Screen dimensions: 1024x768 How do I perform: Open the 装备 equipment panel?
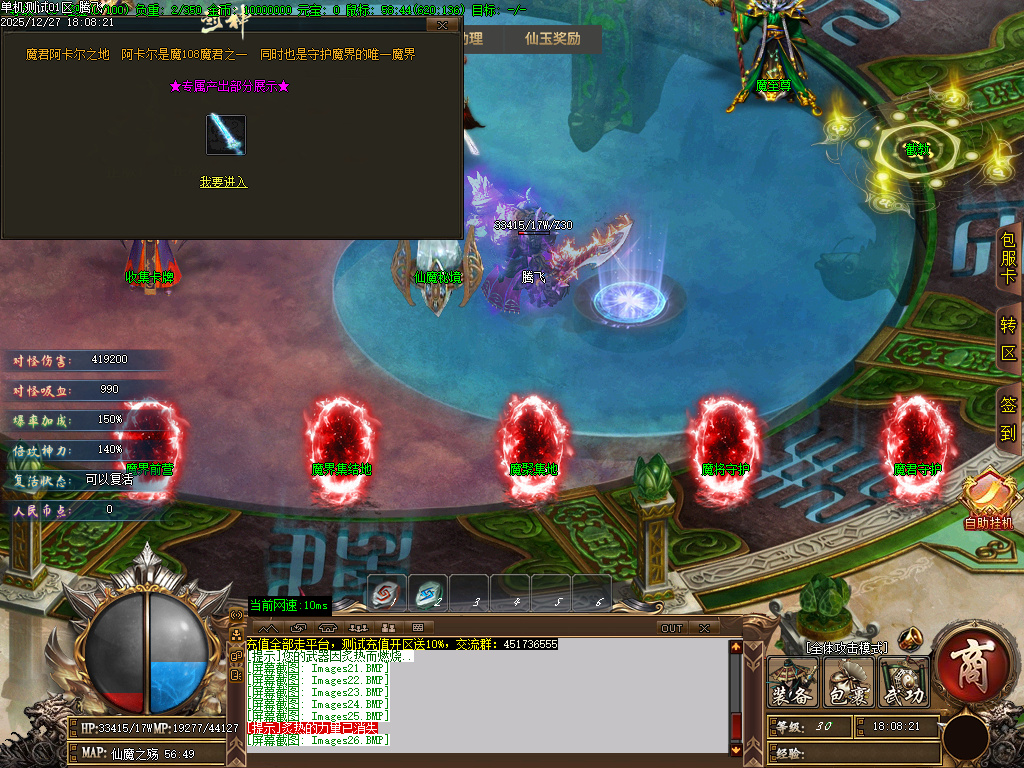coord(792,682)
